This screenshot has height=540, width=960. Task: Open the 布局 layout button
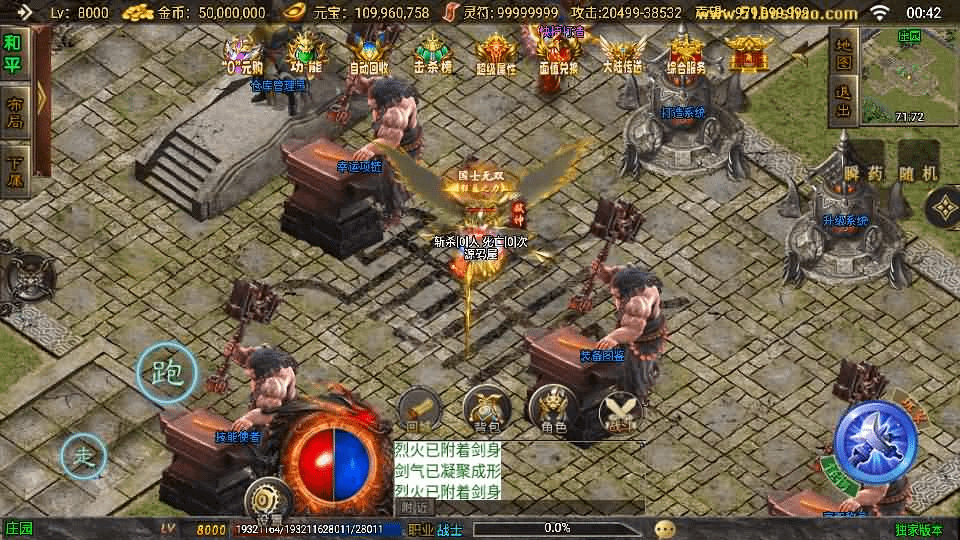[14, 112]
